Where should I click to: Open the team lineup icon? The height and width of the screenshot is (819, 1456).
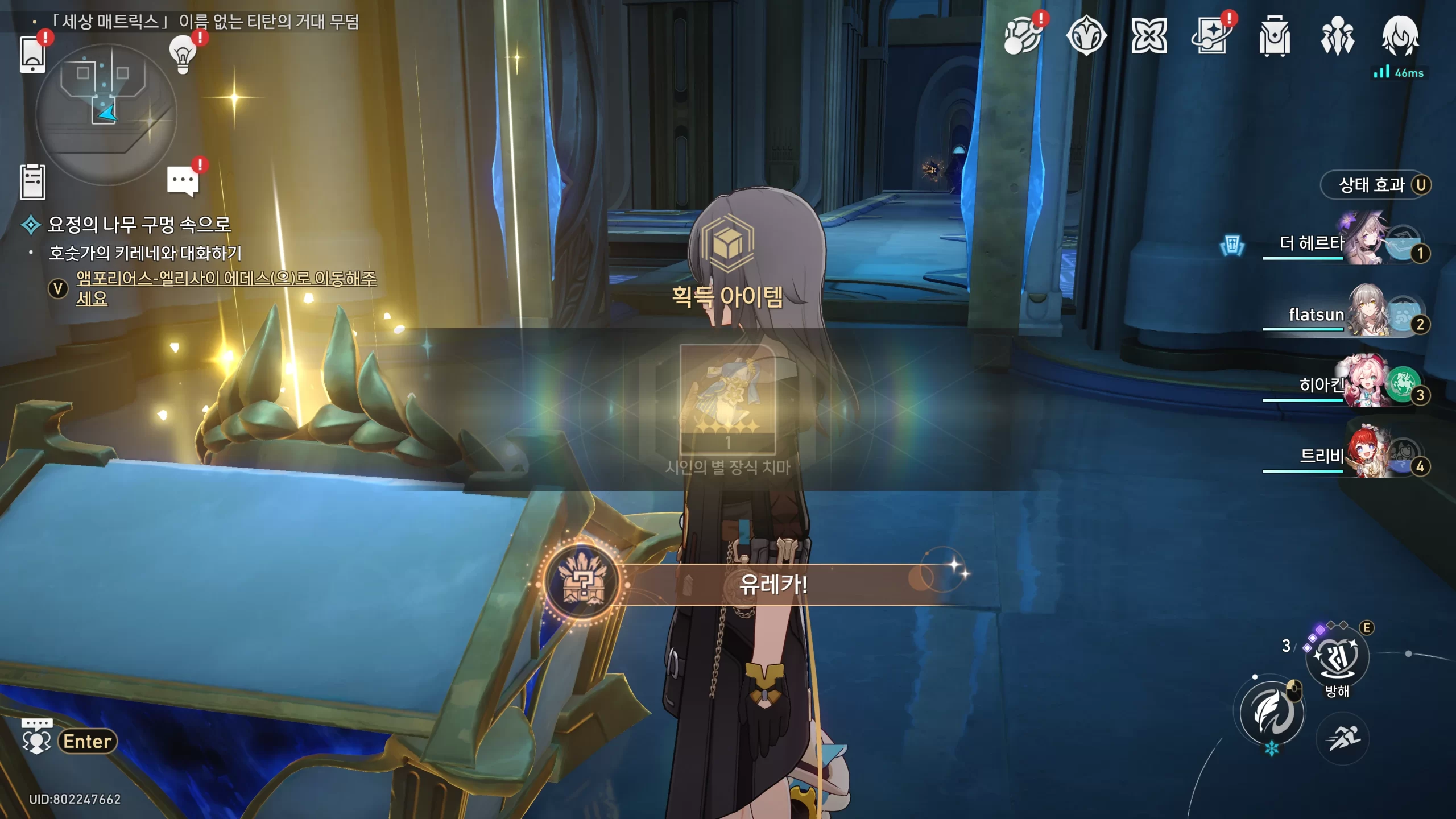(x=1337, y=36)
